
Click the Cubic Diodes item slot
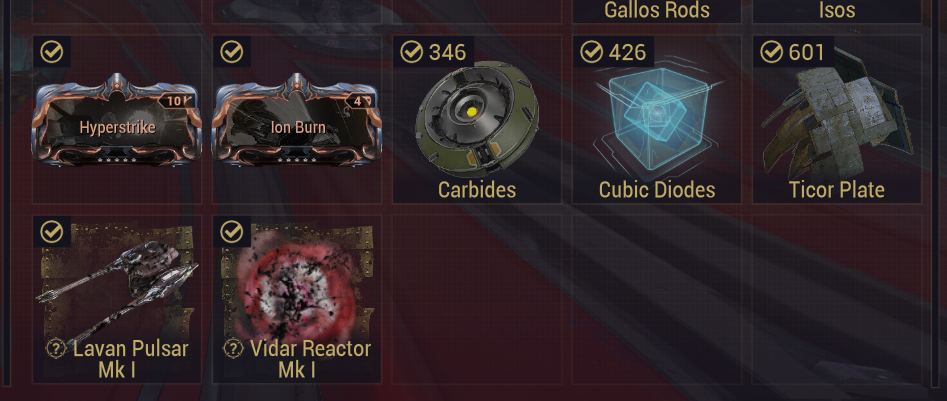657,120
